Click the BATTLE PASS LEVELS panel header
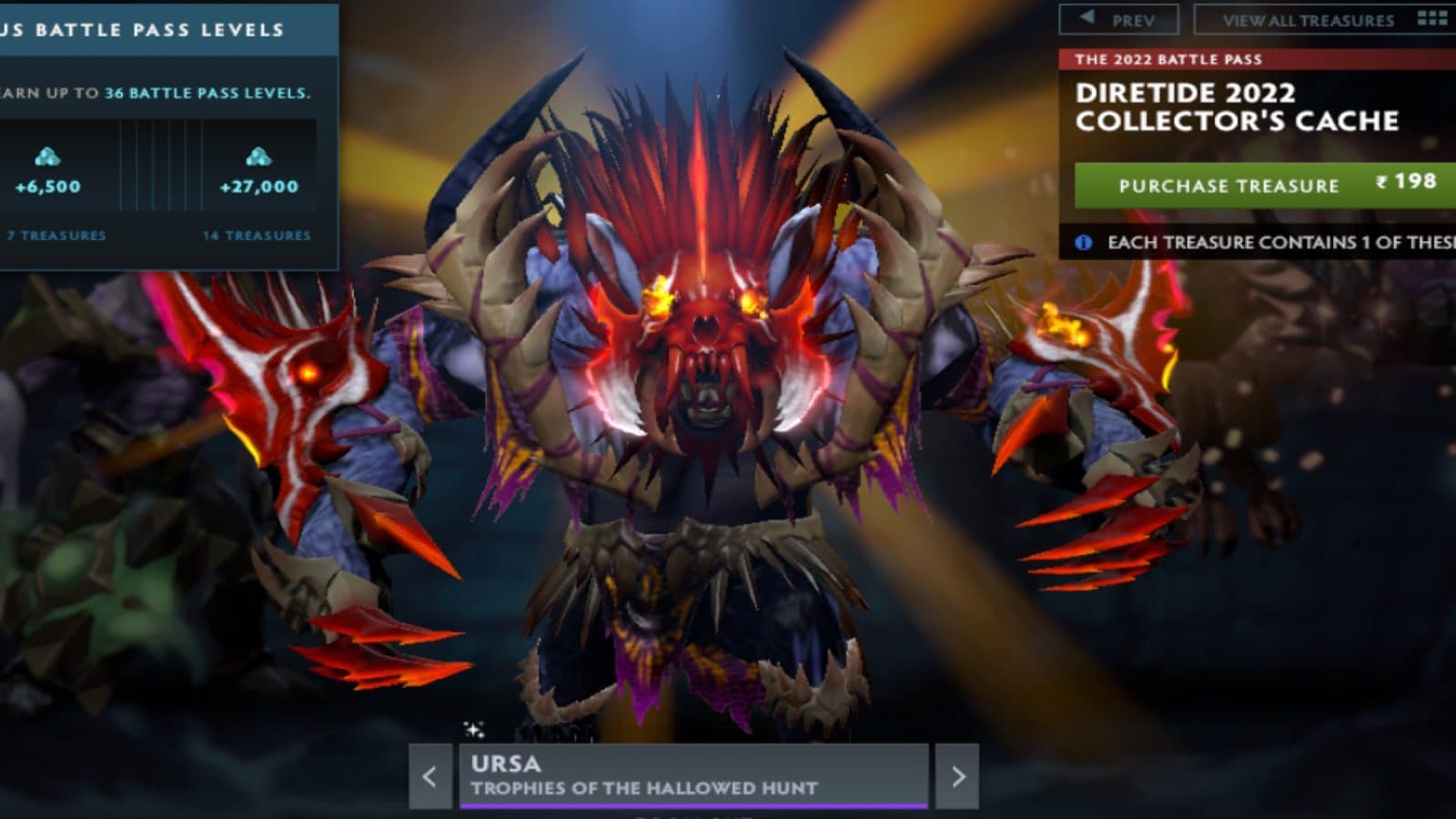 coord(146,27)
